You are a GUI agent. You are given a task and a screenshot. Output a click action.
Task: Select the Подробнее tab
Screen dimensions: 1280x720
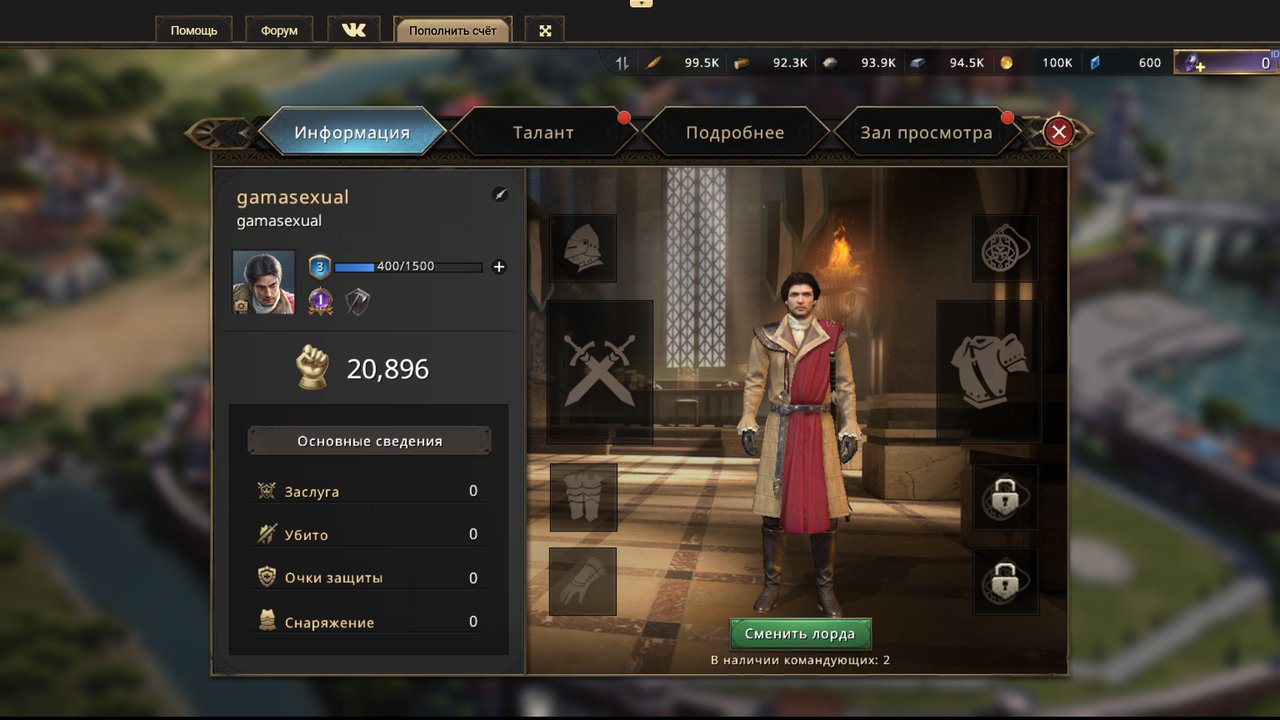tap(735, 132)
